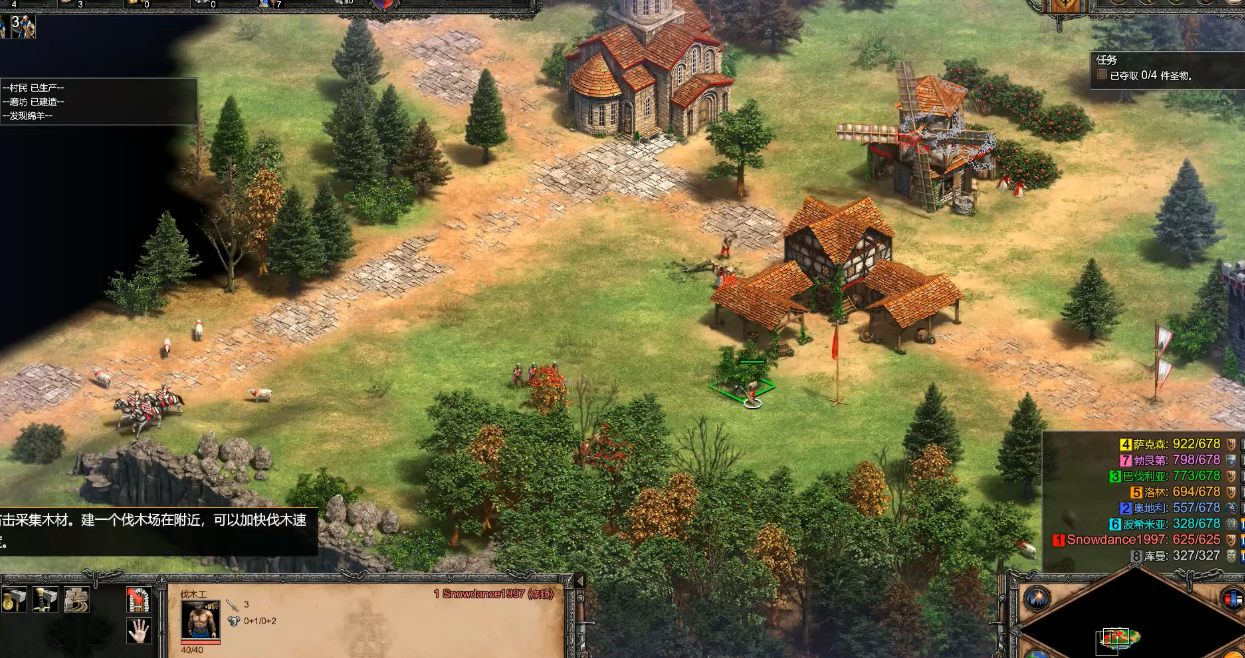Screen dimensions: 1245x658
Task: Click the minimap signal flare button
Action: [1036, 598]
